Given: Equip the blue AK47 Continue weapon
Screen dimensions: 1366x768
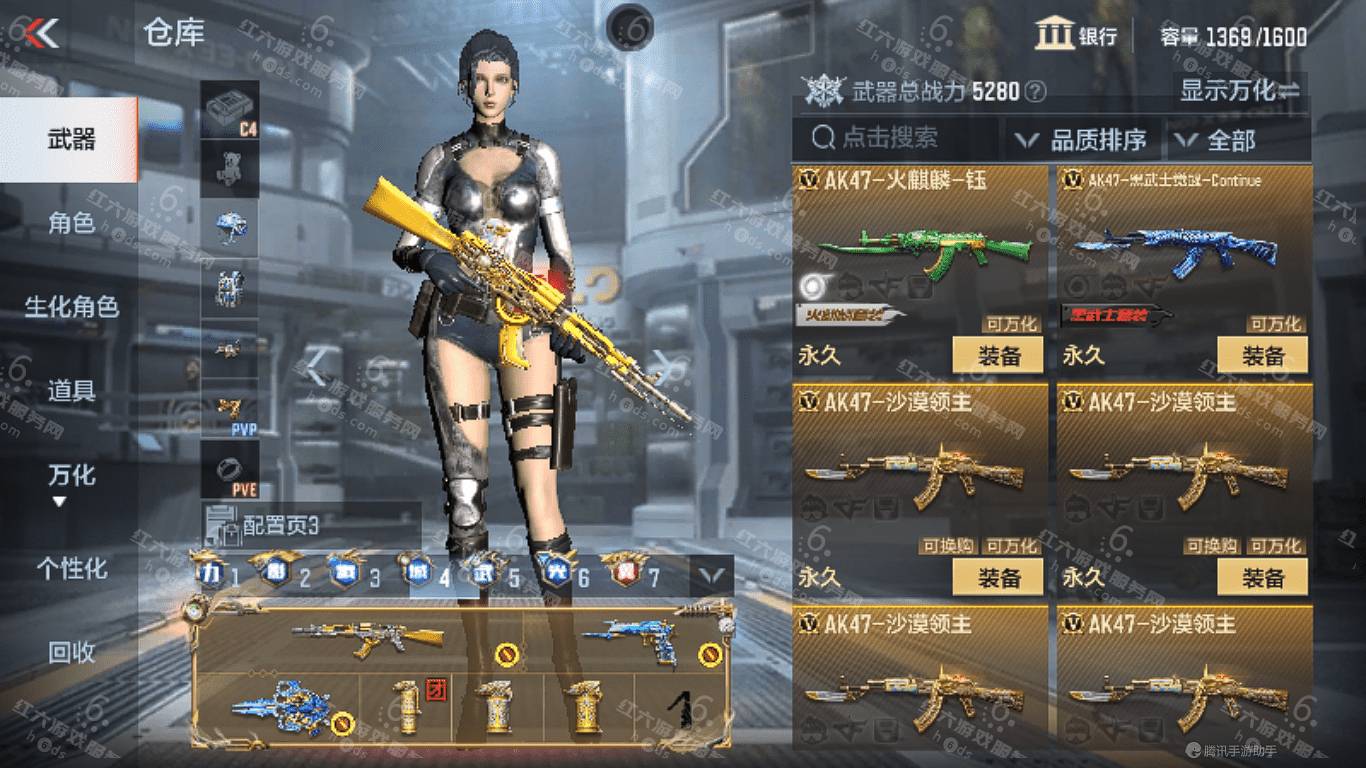Looking at the screenshot, I should click(x=1262, y=355).
